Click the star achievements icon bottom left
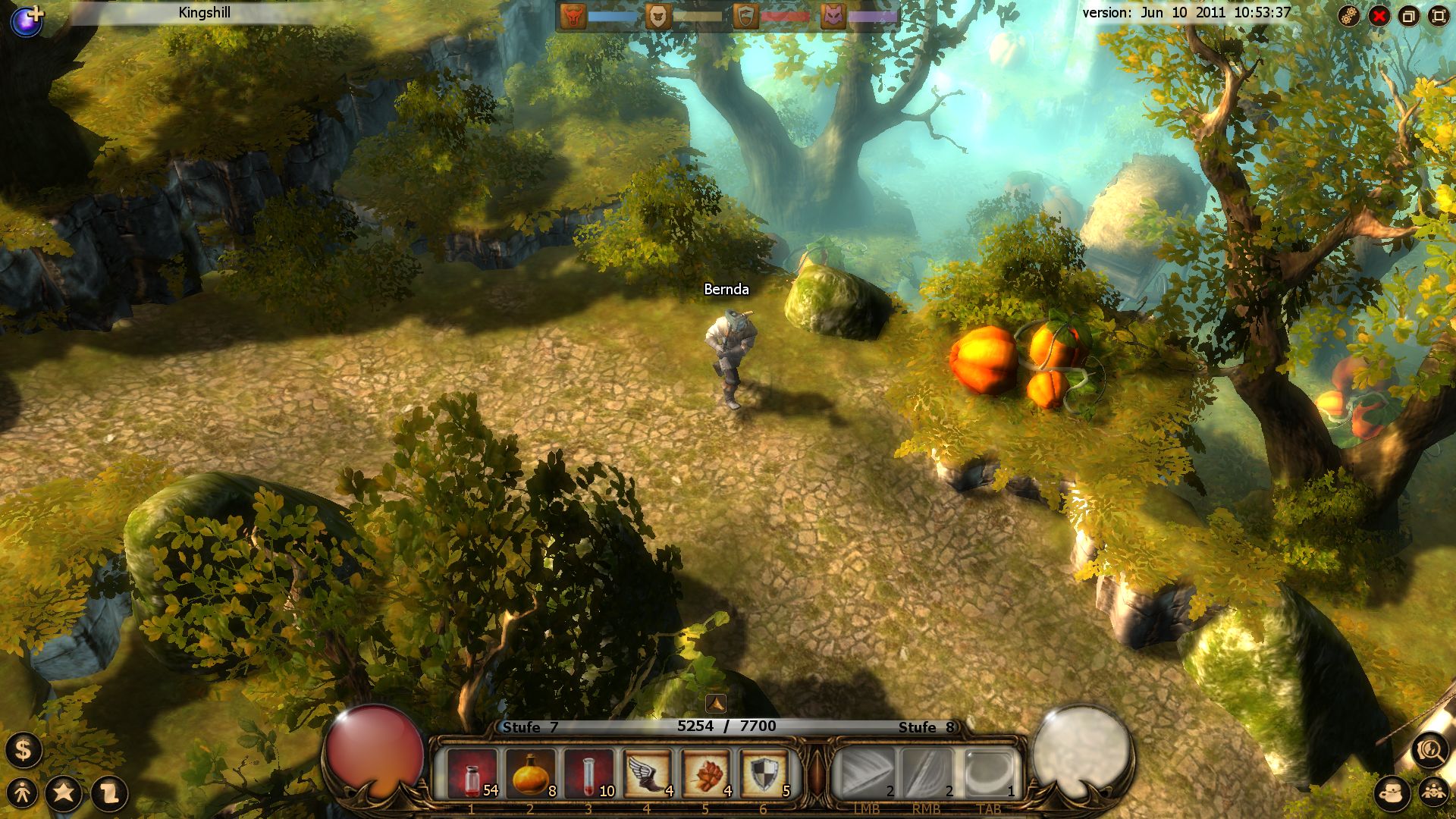The height and width of the screenshot is (819, 1456). pyautogui.click(x=64, y=794)
